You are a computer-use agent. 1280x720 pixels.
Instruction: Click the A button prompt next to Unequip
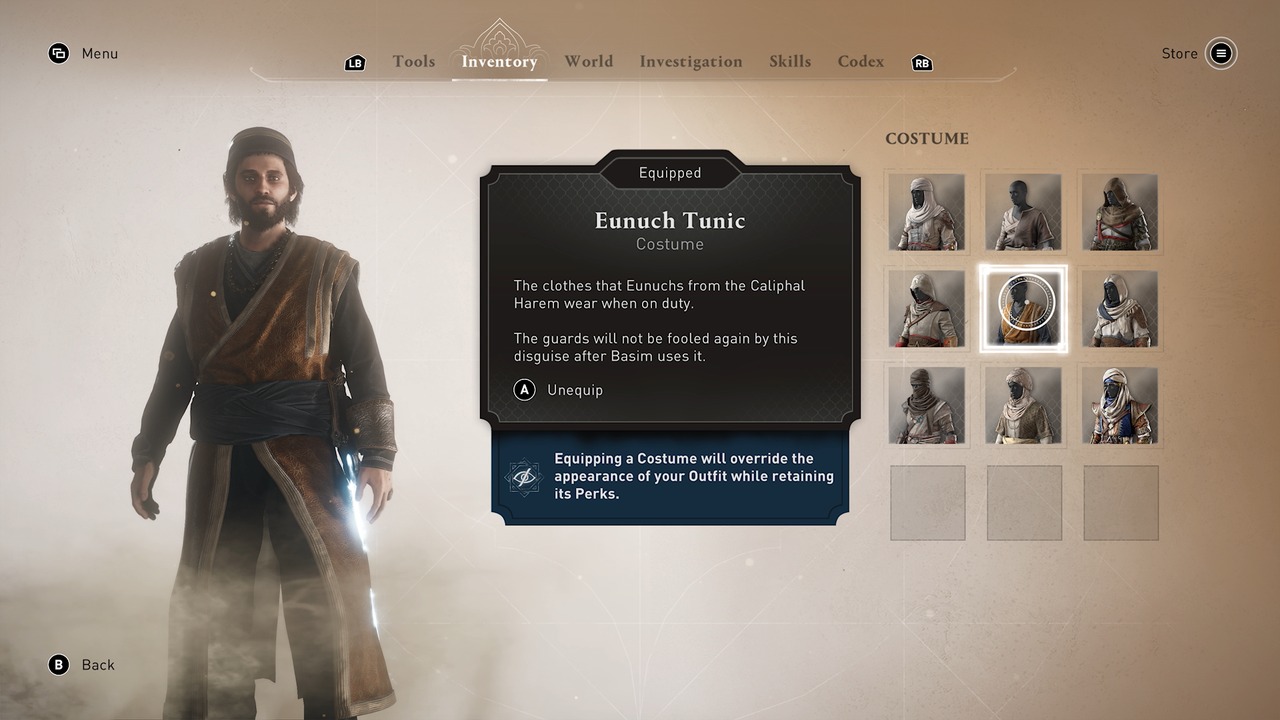coord(524,390)
